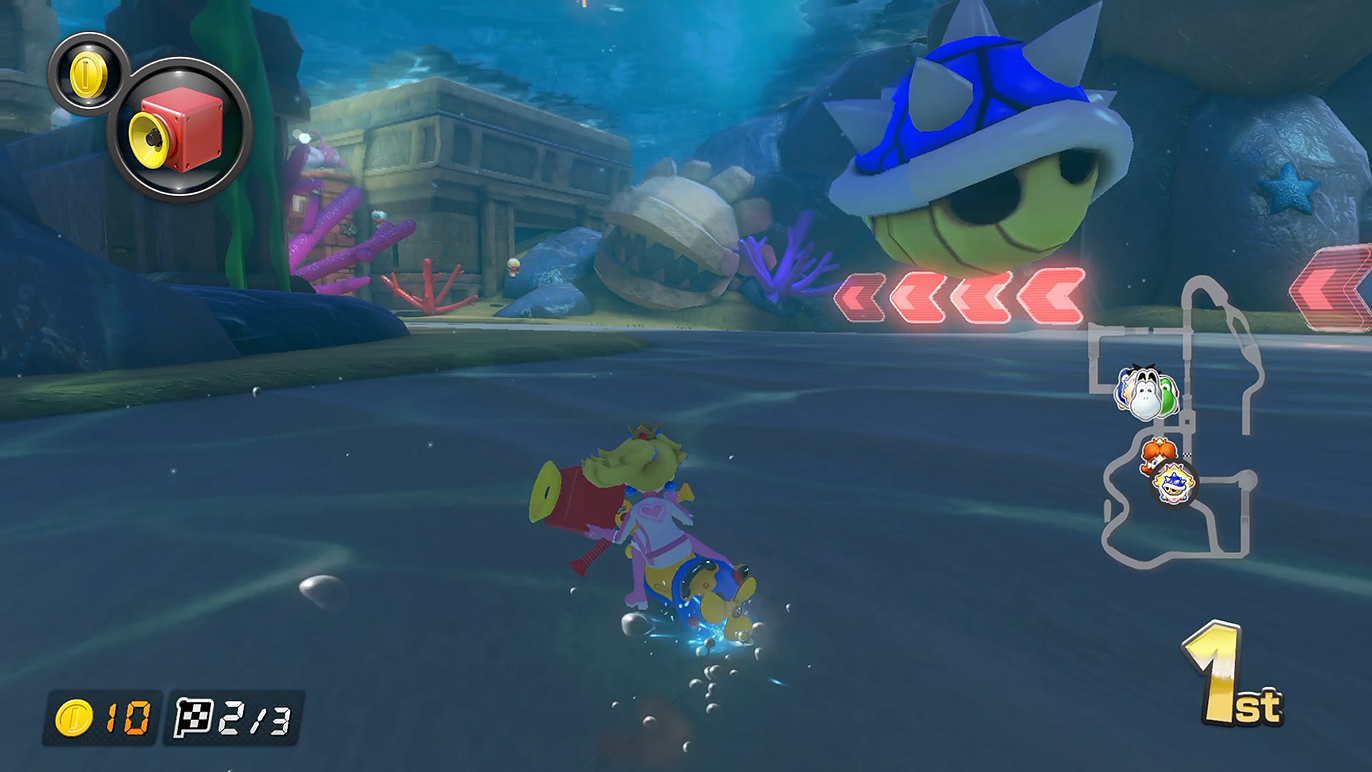The image size is (1372, 772).
Task: Click Daisy's marker on the minimap
Action: tap(1158, 455)
